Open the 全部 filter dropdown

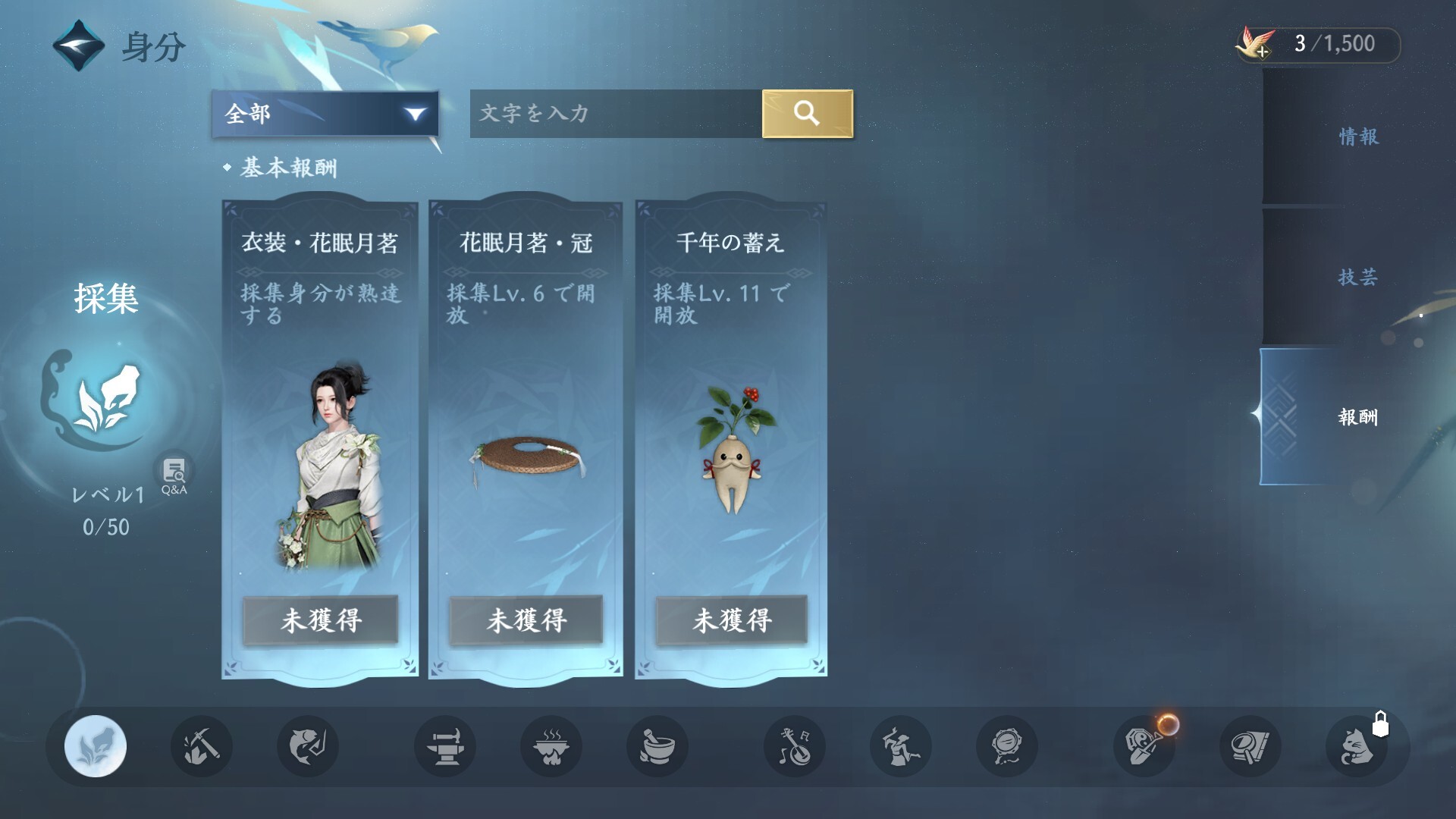coord(325,114)
